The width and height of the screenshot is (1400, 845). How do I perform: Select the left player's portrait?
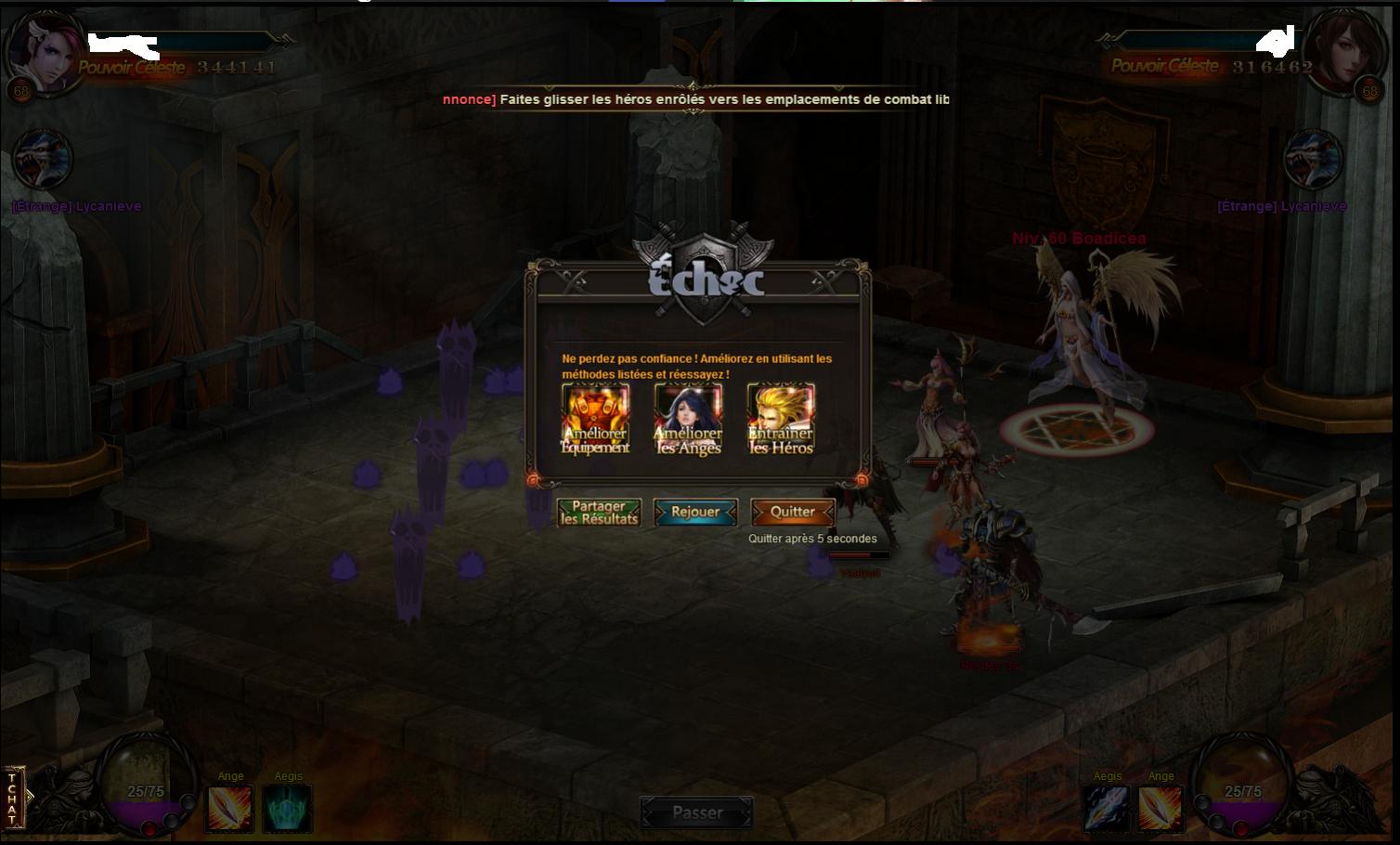tap(42, 48)
